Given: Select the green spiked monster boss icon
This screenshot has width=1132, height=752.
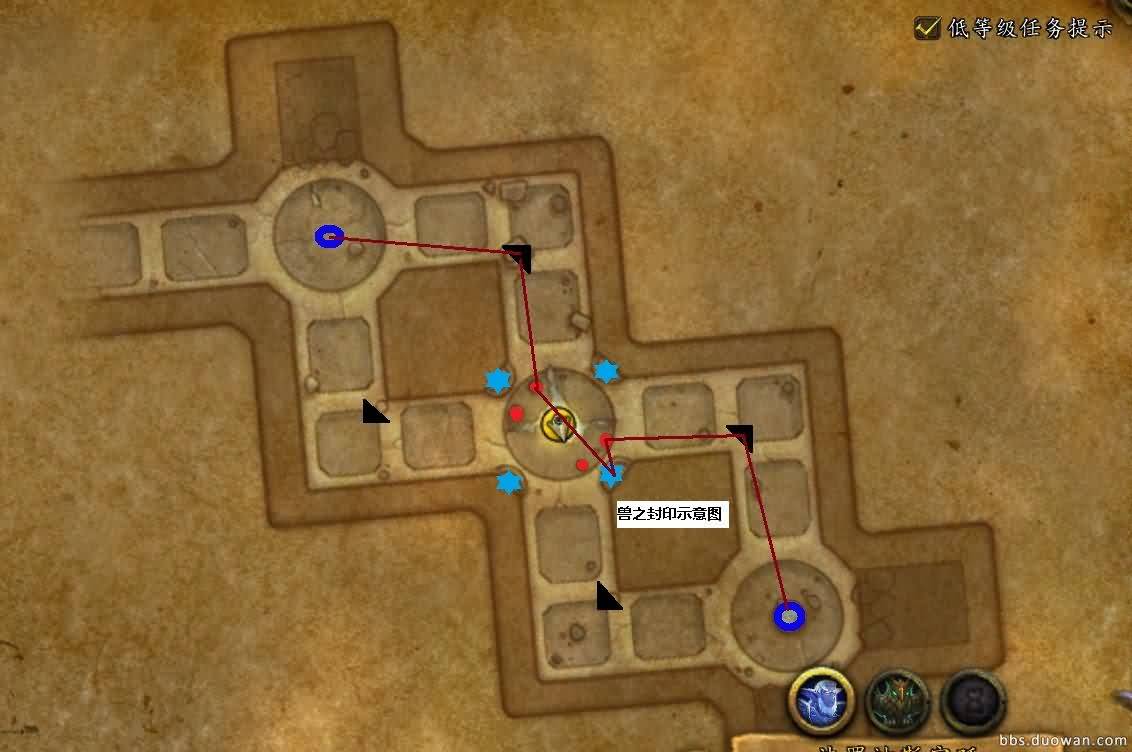Looking at the screenshot, I should point(898,701).
